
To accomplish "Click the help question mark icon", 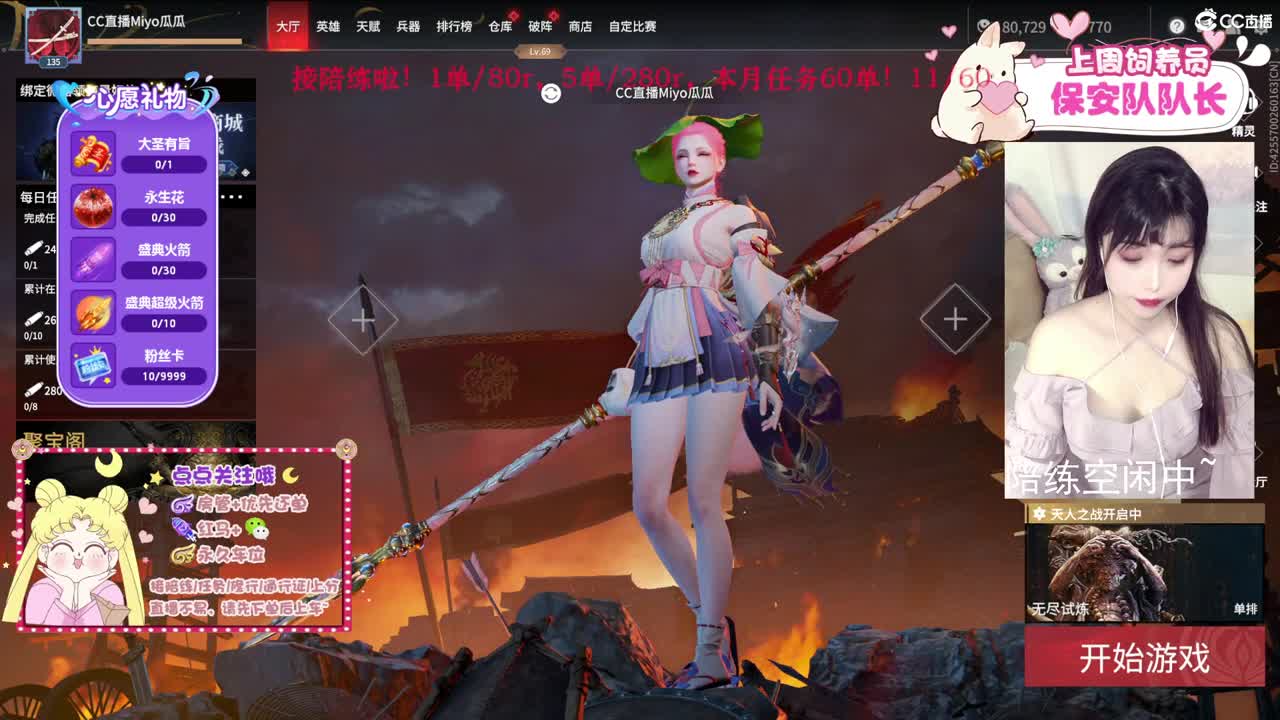I will [x=1177, y=25].
